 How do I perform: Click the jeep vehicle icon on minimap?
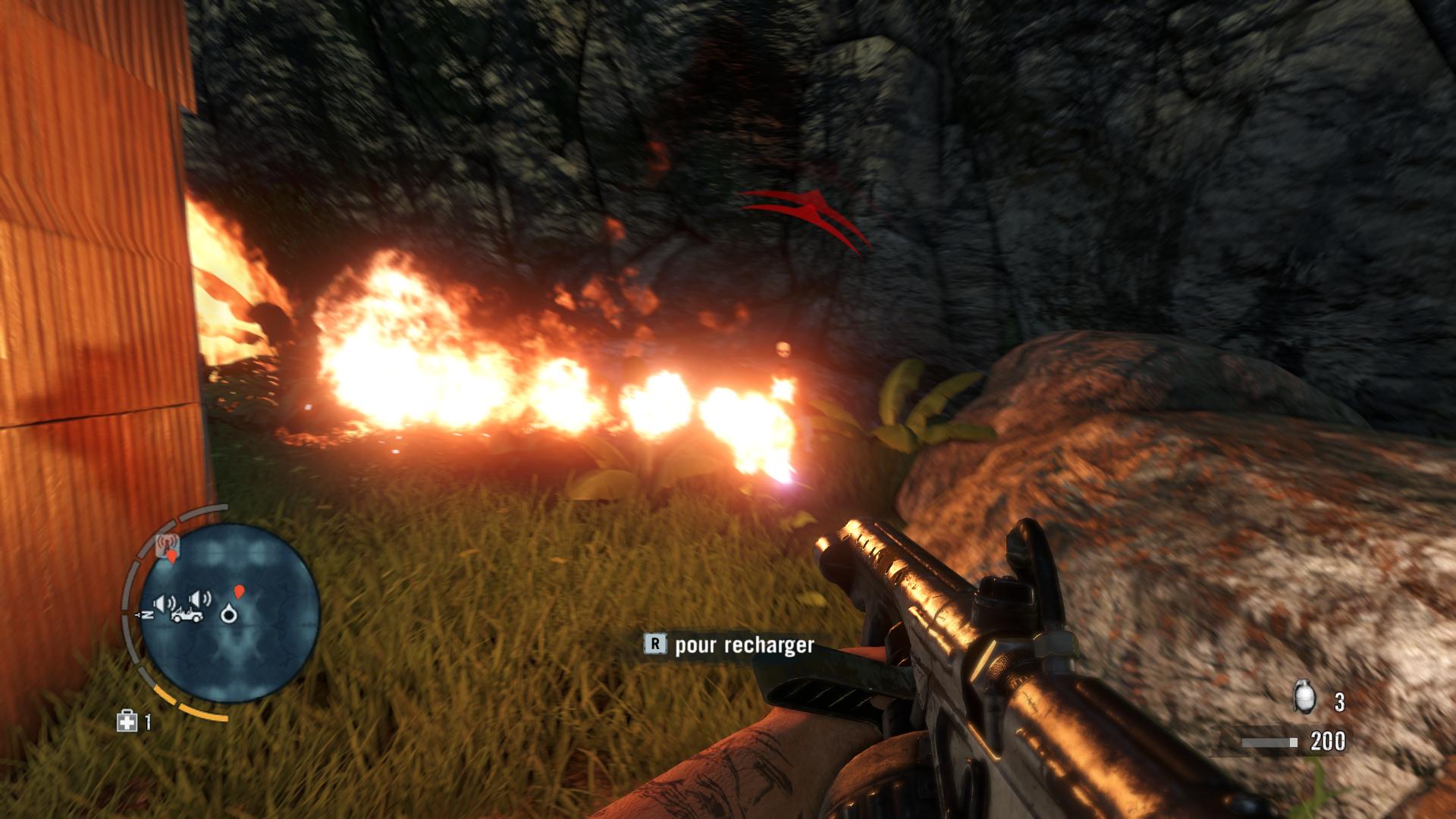[186, 616]
